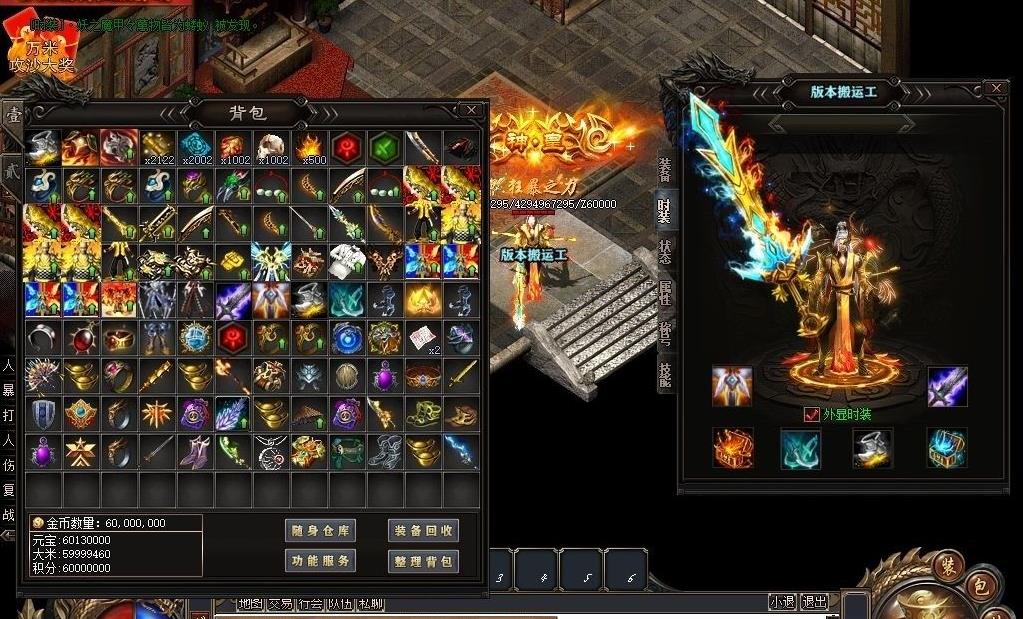
Task: Select the x2122 stacked item in backpack
Action: pyautogui.click(x=158, y=148)
